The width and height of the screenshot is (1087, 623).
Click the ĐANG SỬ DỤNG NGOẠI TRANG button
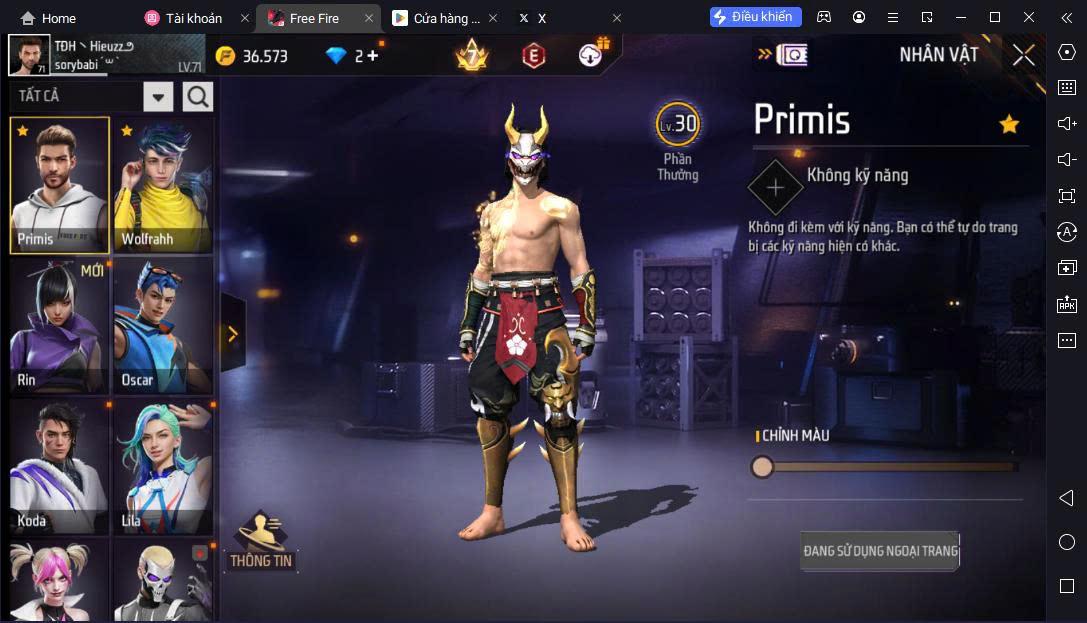pos(880,551)
